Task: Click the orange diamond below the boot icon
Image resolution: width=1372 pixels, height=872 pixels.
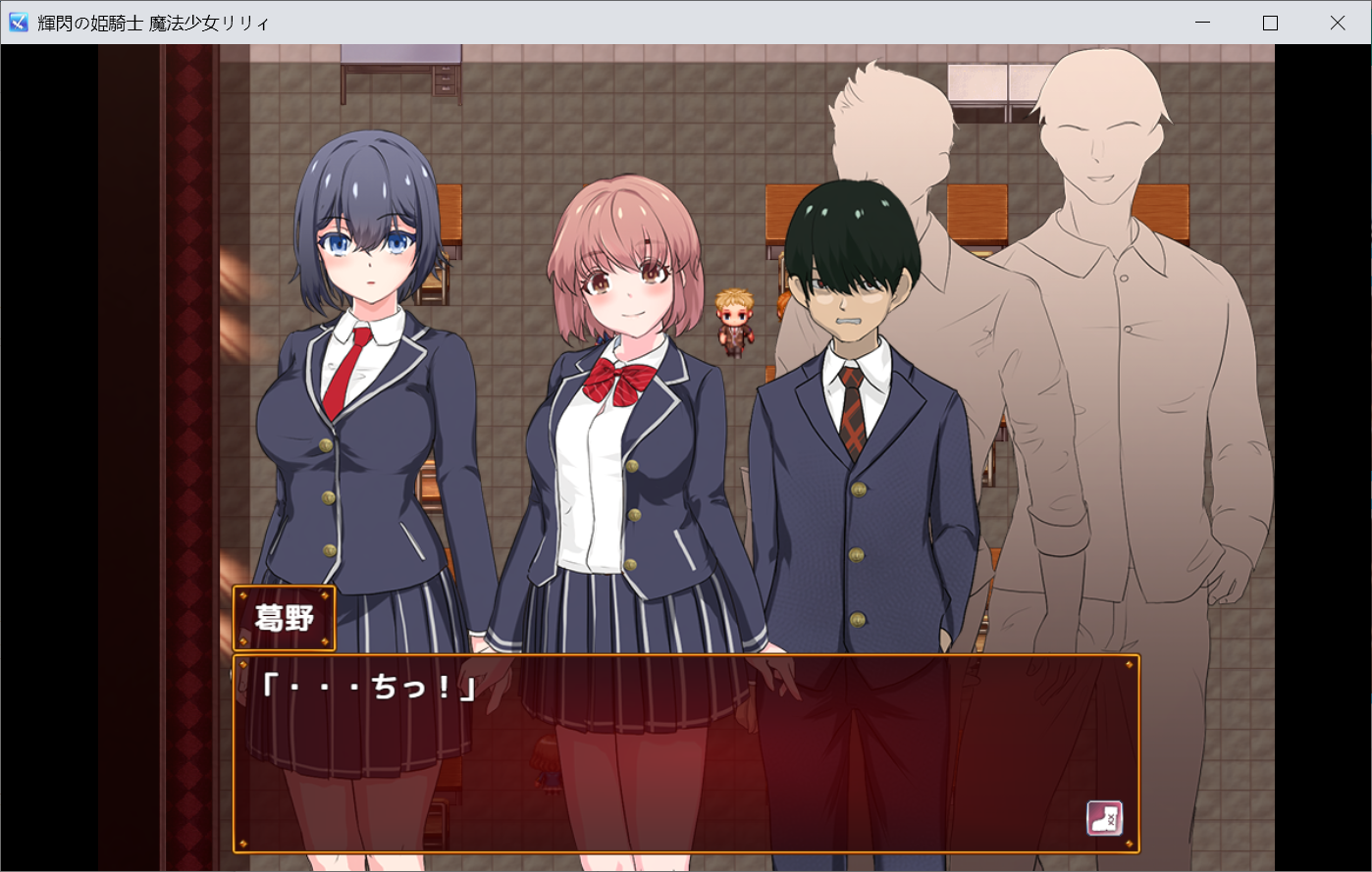Action: (x=1130, y=844)
